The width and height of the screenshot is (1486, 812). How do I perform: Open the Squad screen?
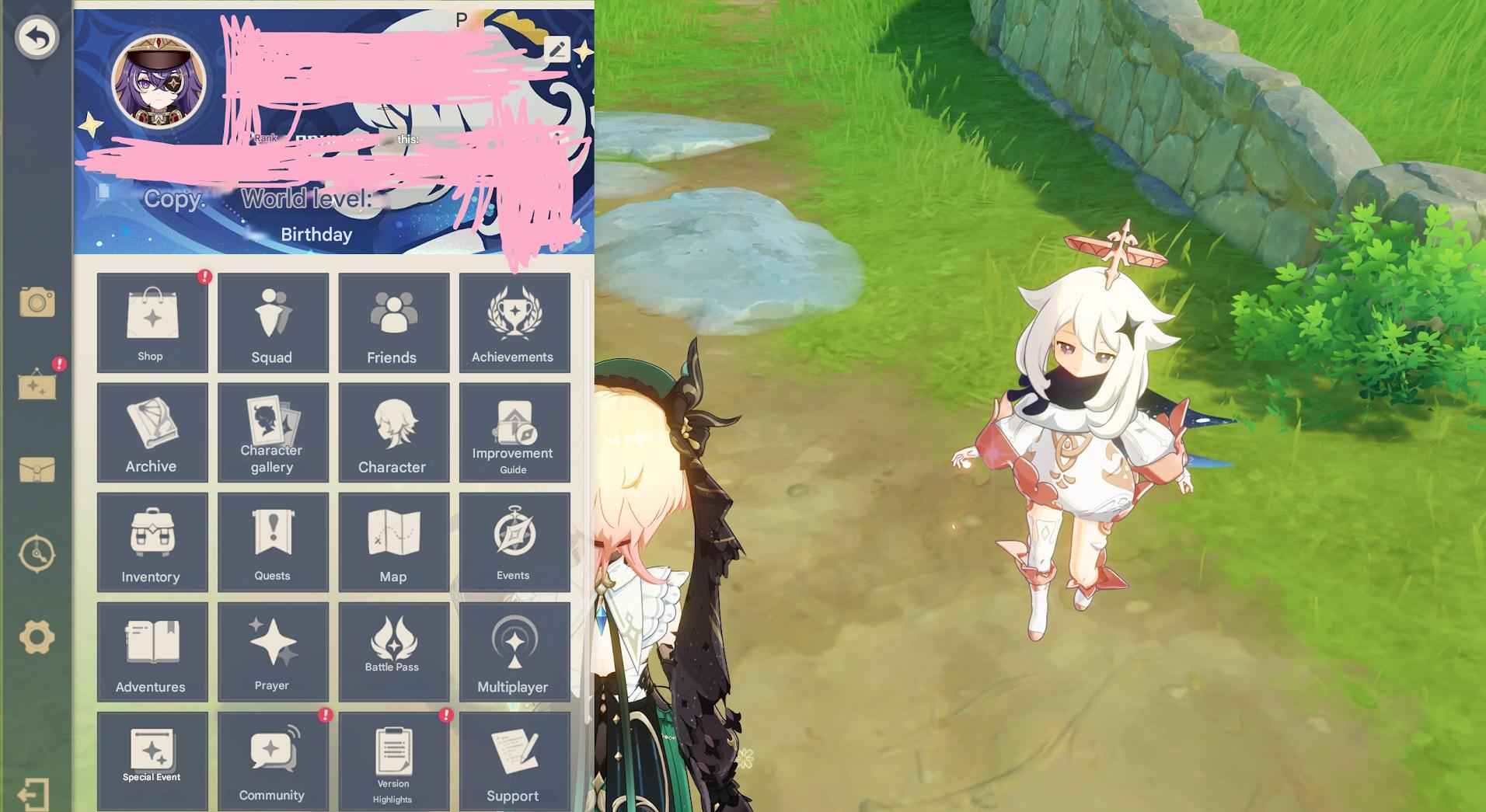click(272, 322)
